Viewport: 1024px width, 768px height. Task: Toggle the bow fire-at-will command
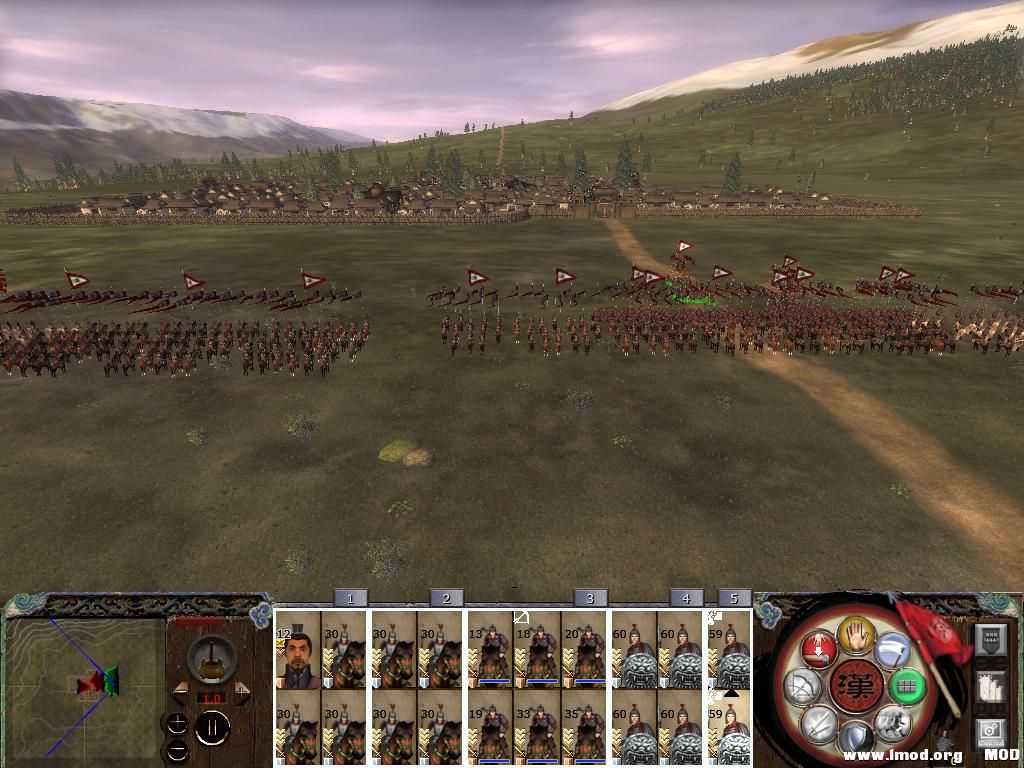802,686
